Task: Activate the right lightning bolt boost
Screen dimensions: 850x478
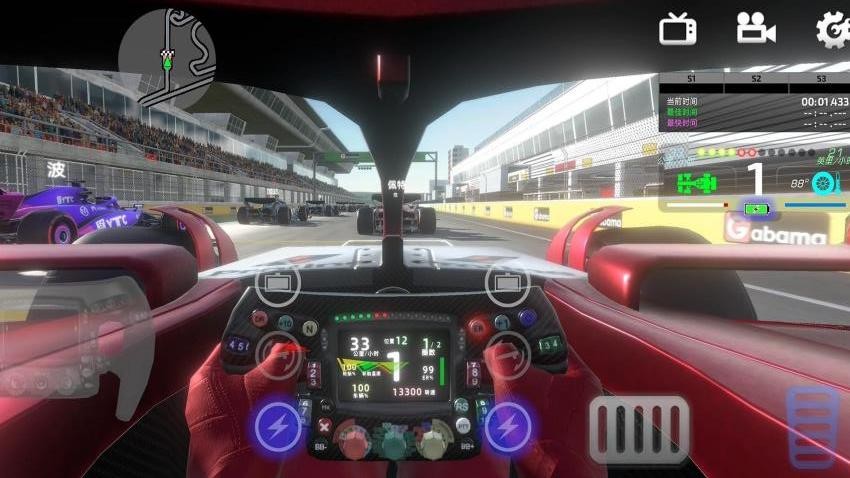Action: click(x=508, y=428)
